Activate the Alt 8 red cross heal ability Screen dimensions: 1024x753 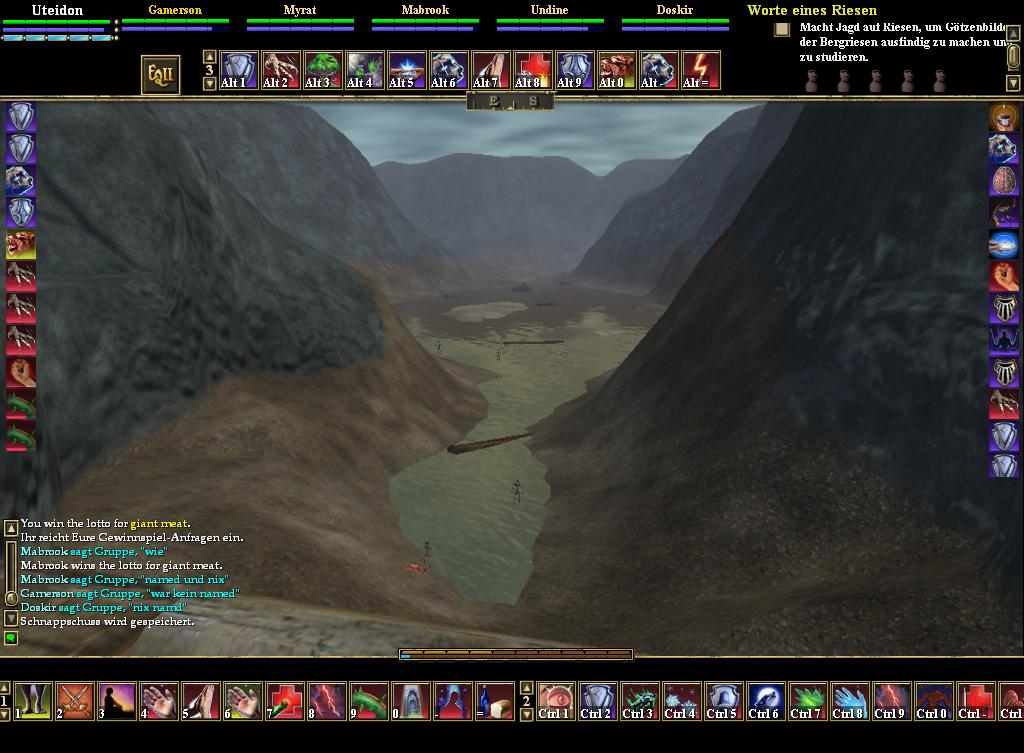tap(533, 71)
